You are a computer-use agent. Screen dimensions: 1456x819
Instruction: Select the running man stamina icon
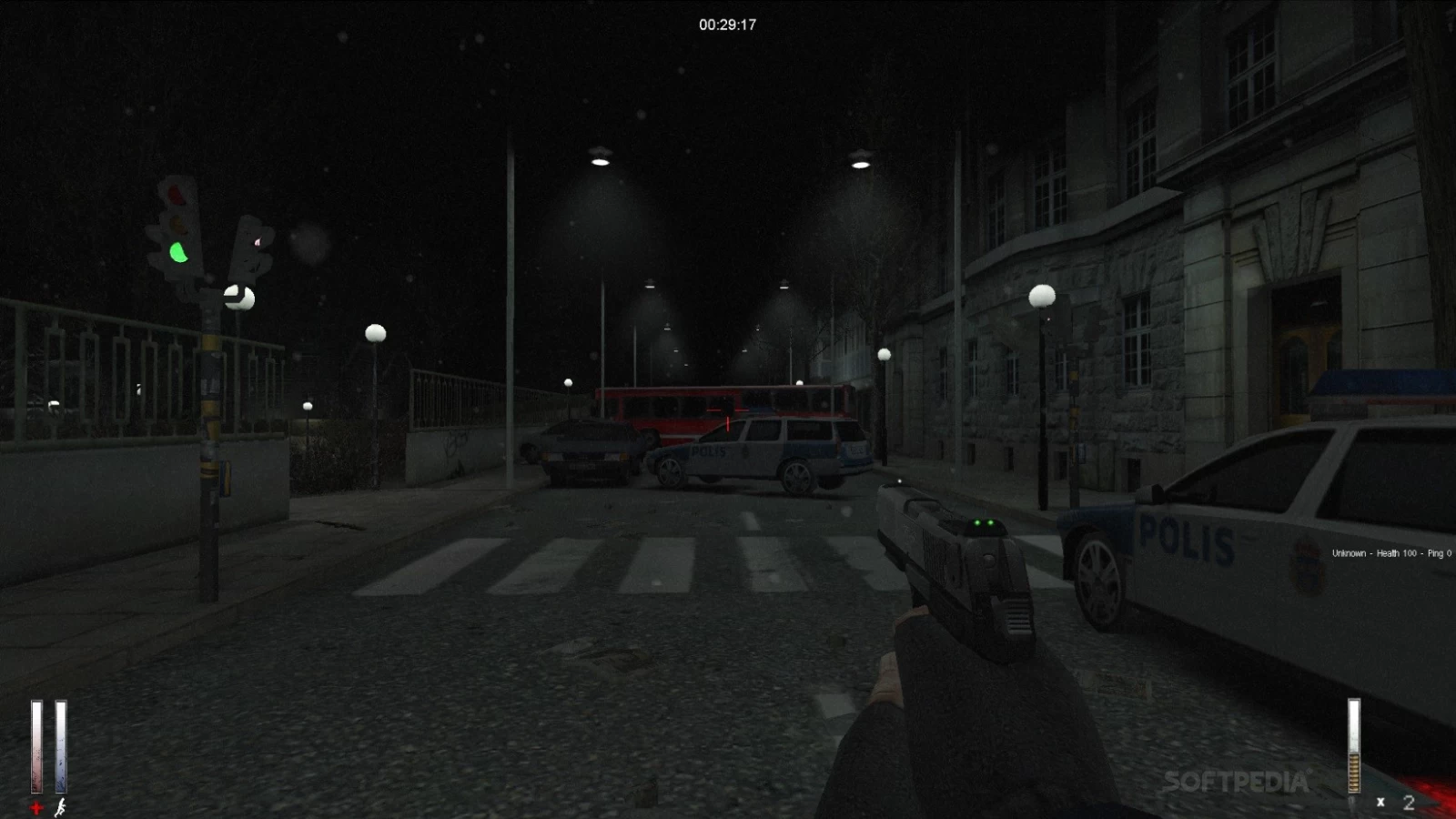click(60, 807)
